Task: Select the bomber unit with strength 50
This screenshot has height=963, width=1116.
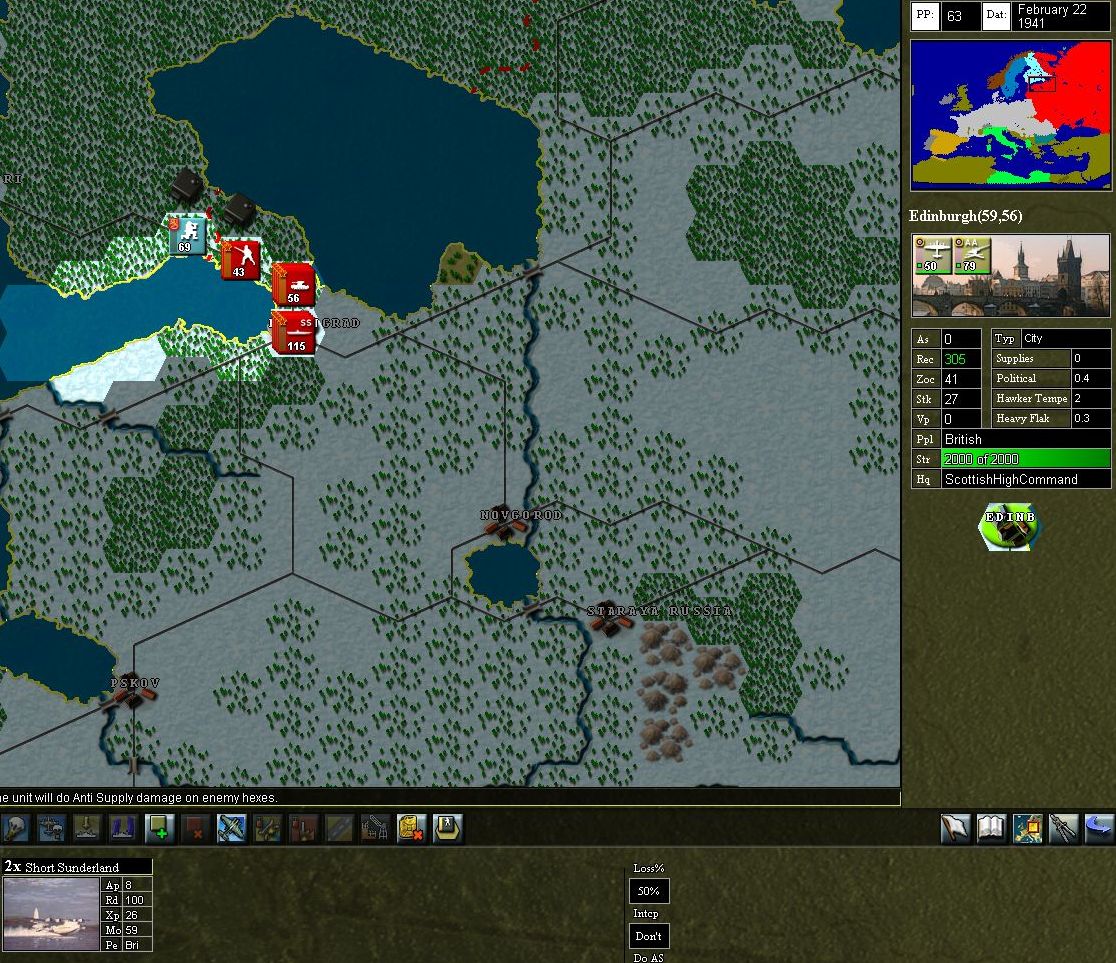Action: click(931, 255)
